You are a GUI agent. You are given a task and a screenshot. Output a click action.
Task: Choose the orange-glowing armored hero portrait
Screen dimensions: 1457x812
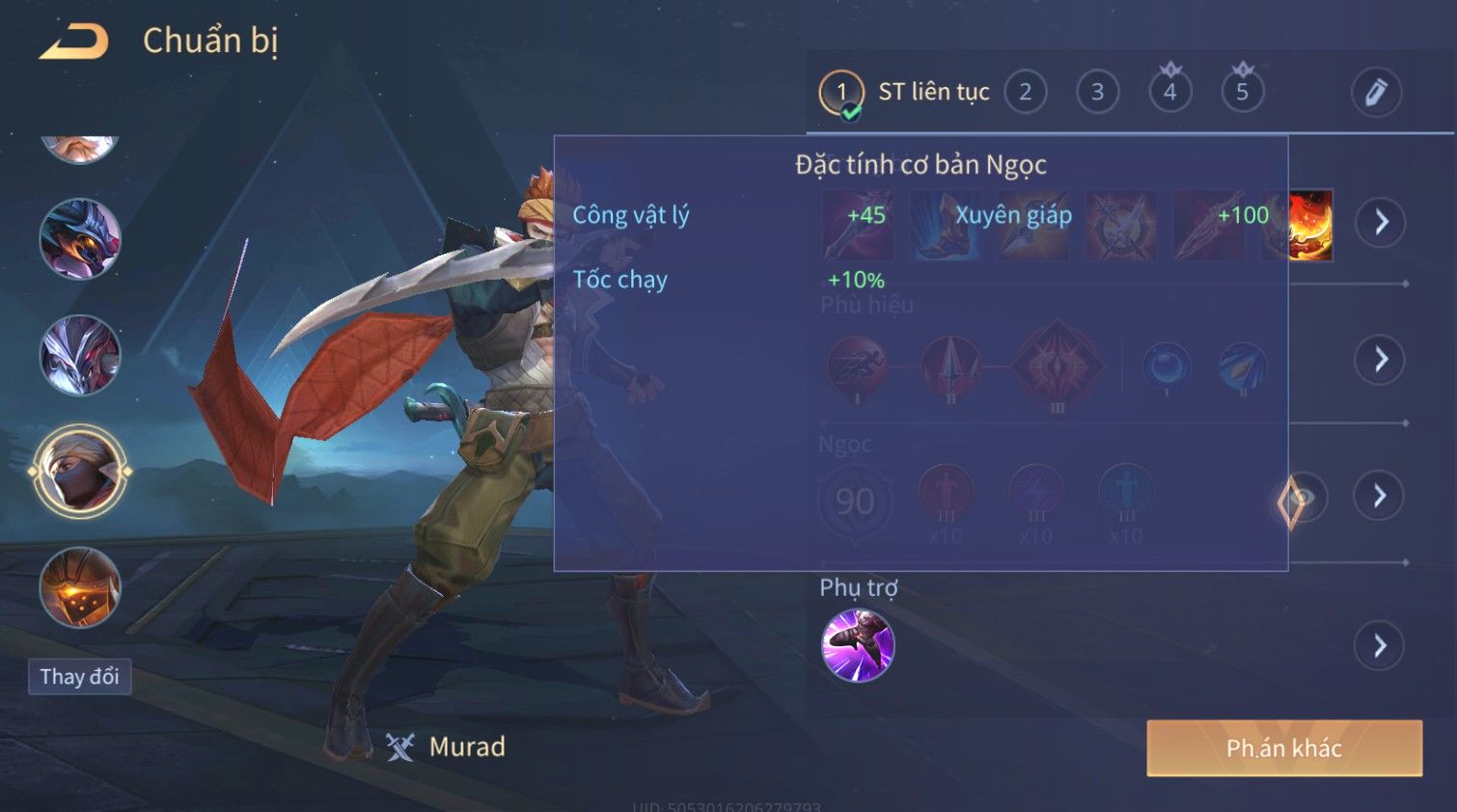click(79, 587)
